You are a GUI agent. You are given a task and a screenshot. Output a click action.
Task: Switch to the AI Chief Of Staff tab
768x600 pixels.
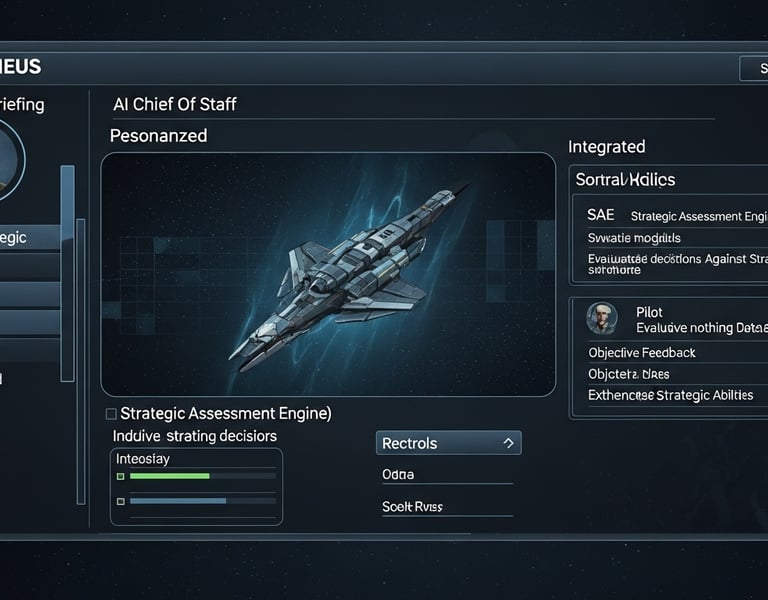pyautogui.click(x=173, y=104)
